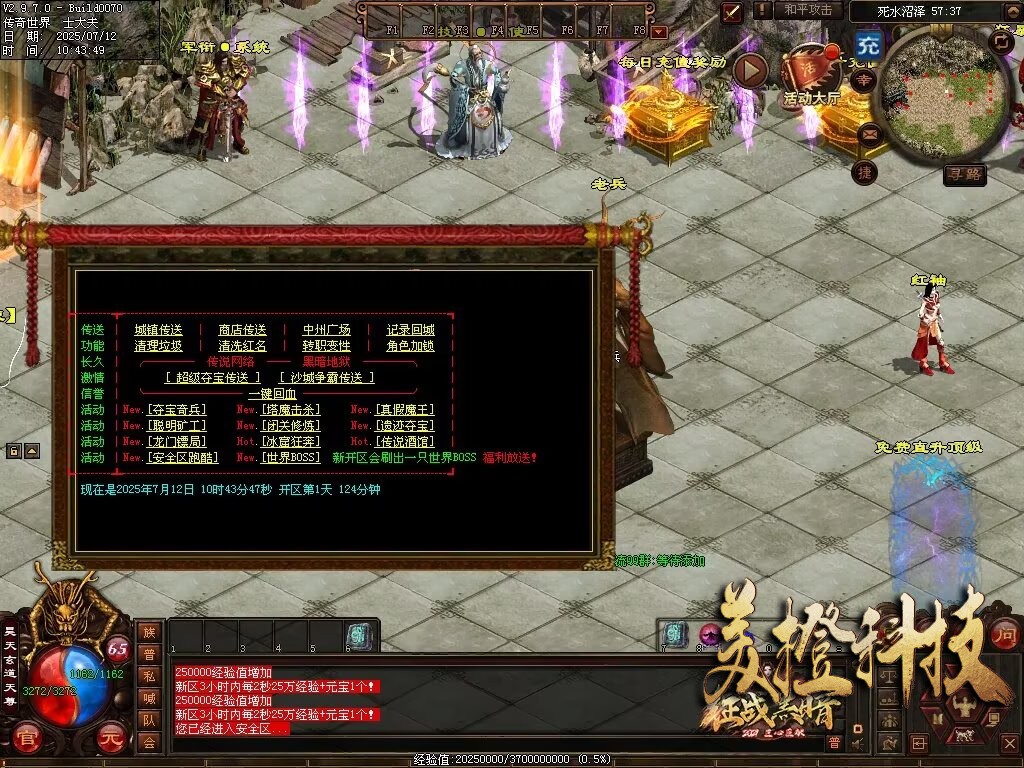The image size is (1024, 768).
Task: Open the blue 充 recharge icon
Action: click(869, 45)
